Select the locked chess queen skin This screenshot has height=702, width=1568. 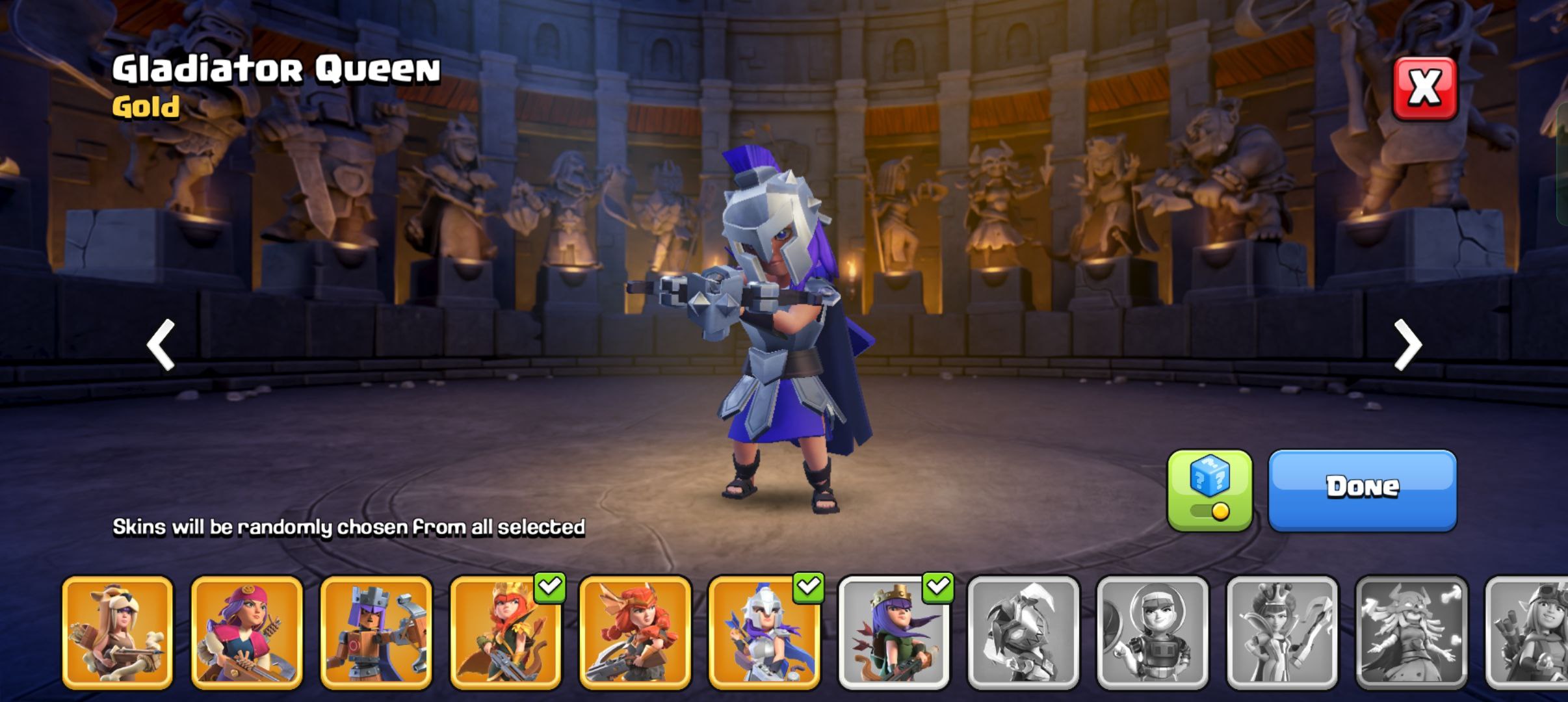1282,632
